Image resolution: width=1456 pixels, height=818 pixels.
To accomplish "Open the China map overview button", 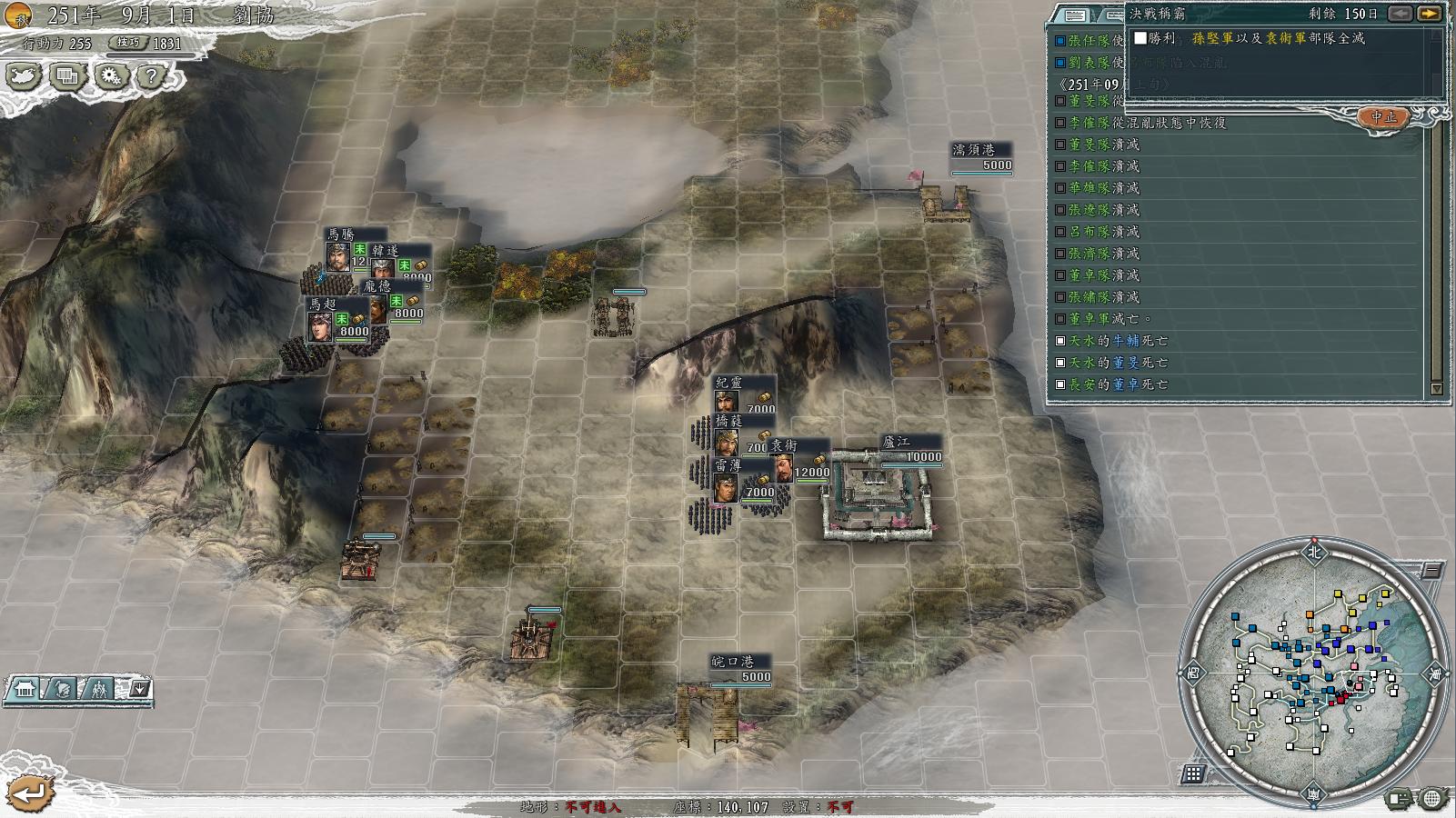I will (24, 76).
